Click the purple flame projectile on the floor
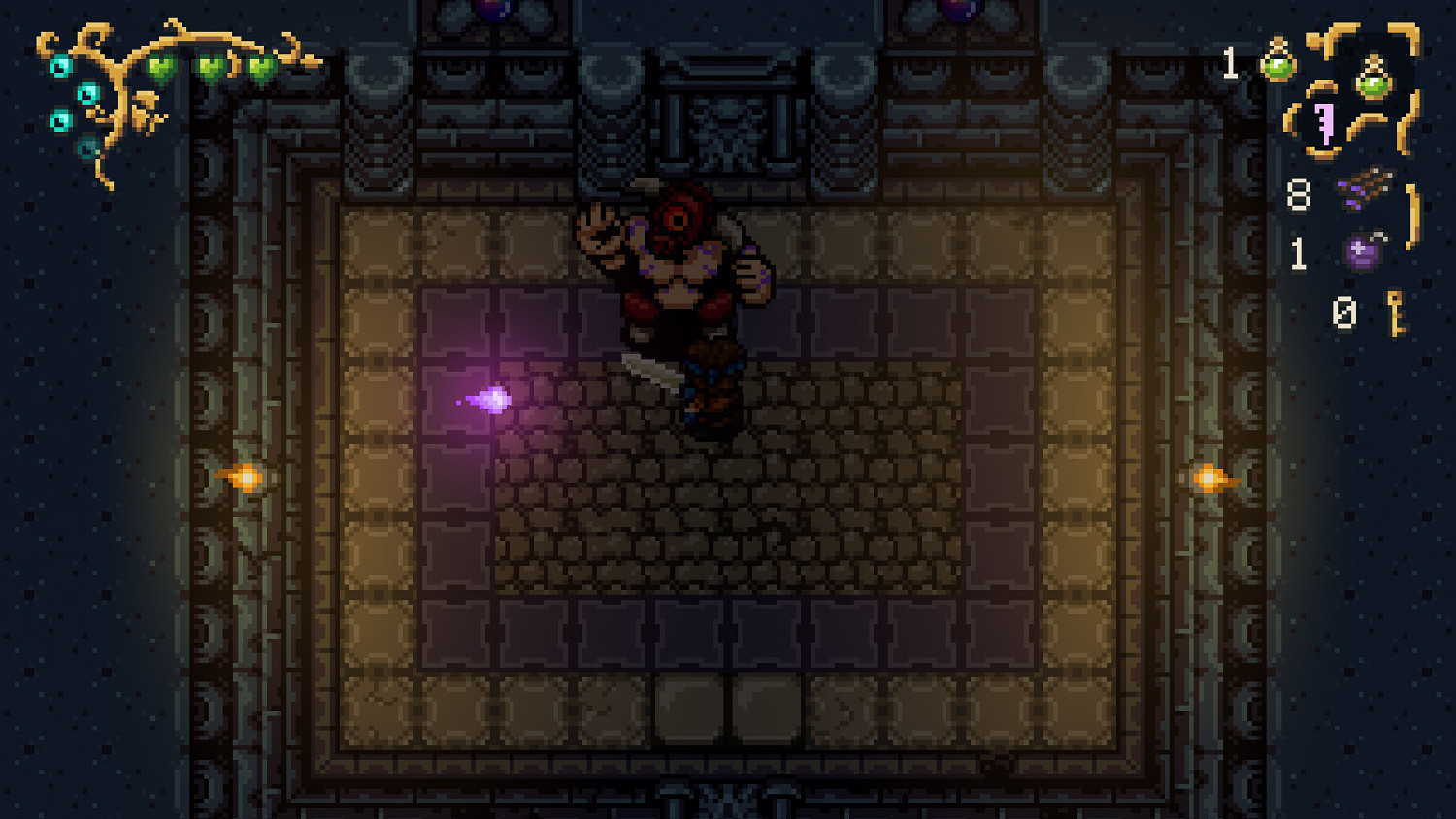Screen dimensions: 1456x819 click(492, 398)
